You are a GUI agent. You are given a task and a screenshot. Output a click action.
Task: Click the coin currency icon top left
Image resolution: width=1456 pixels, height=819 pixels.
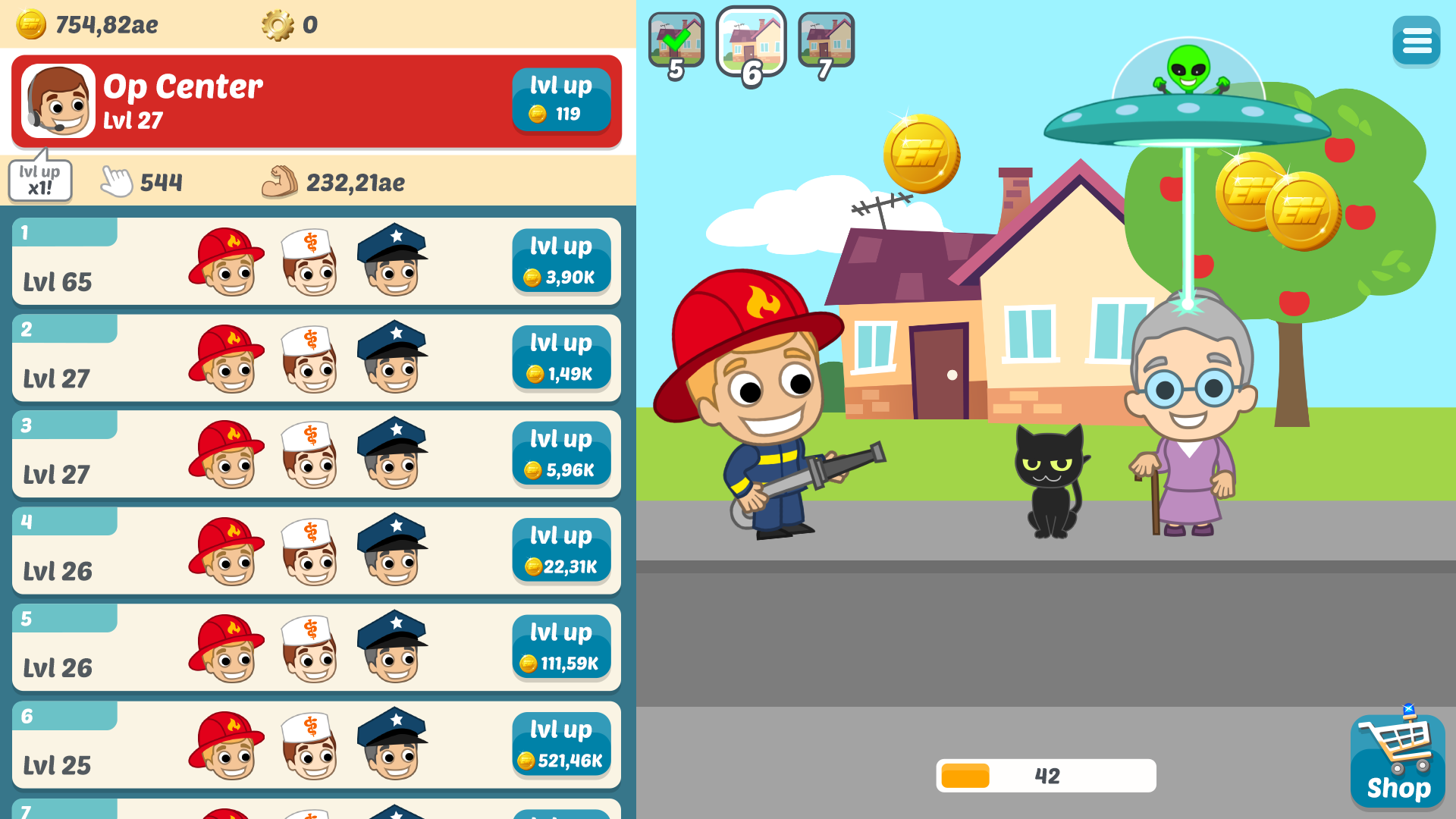[31, 23]
